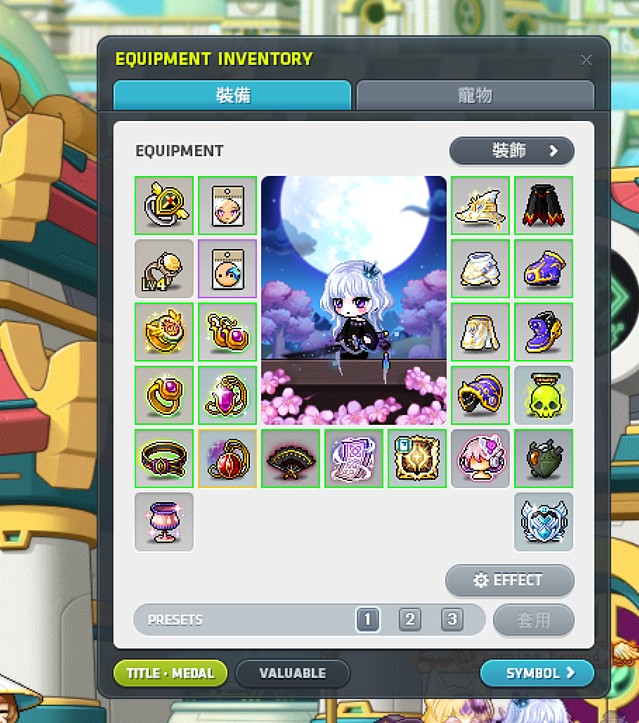This screenshot has height=723, width=639.
Task: Select the blue winged emblem slot
Action: coord(544,522)
